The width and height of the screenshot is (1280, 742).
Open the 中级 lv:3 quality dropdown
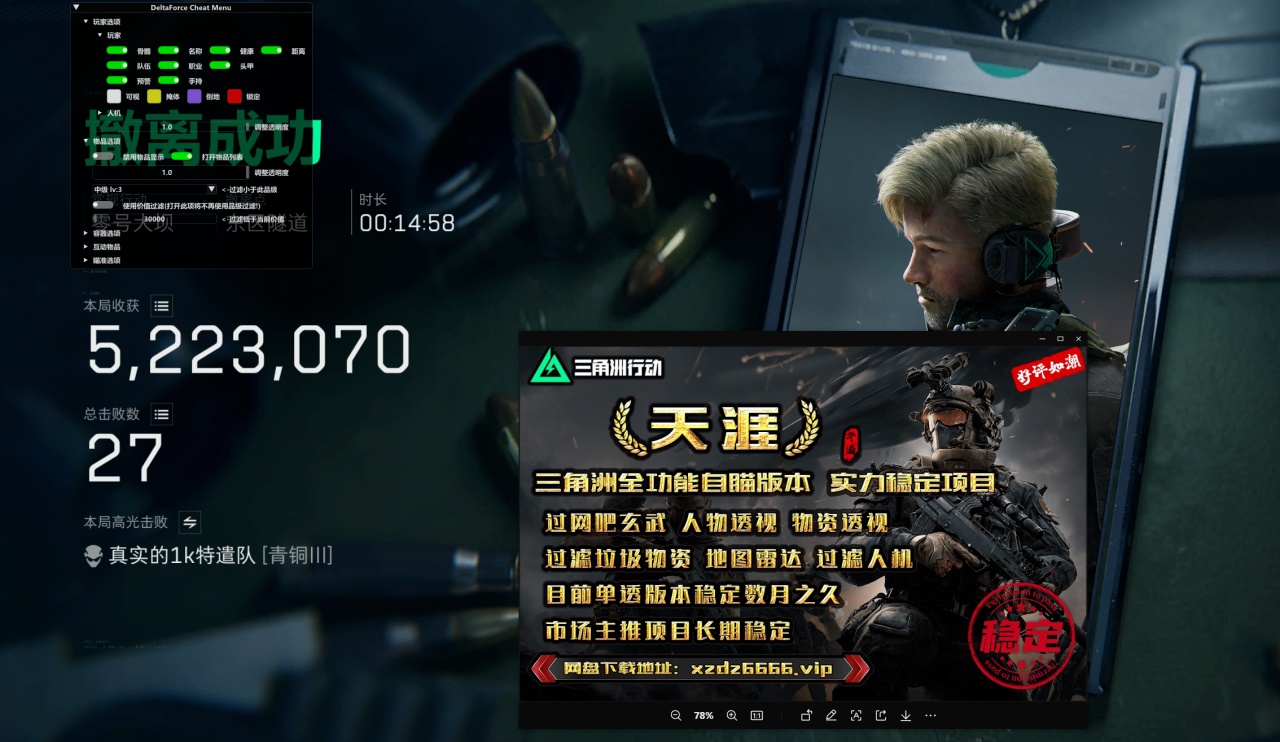click(153, 189)
